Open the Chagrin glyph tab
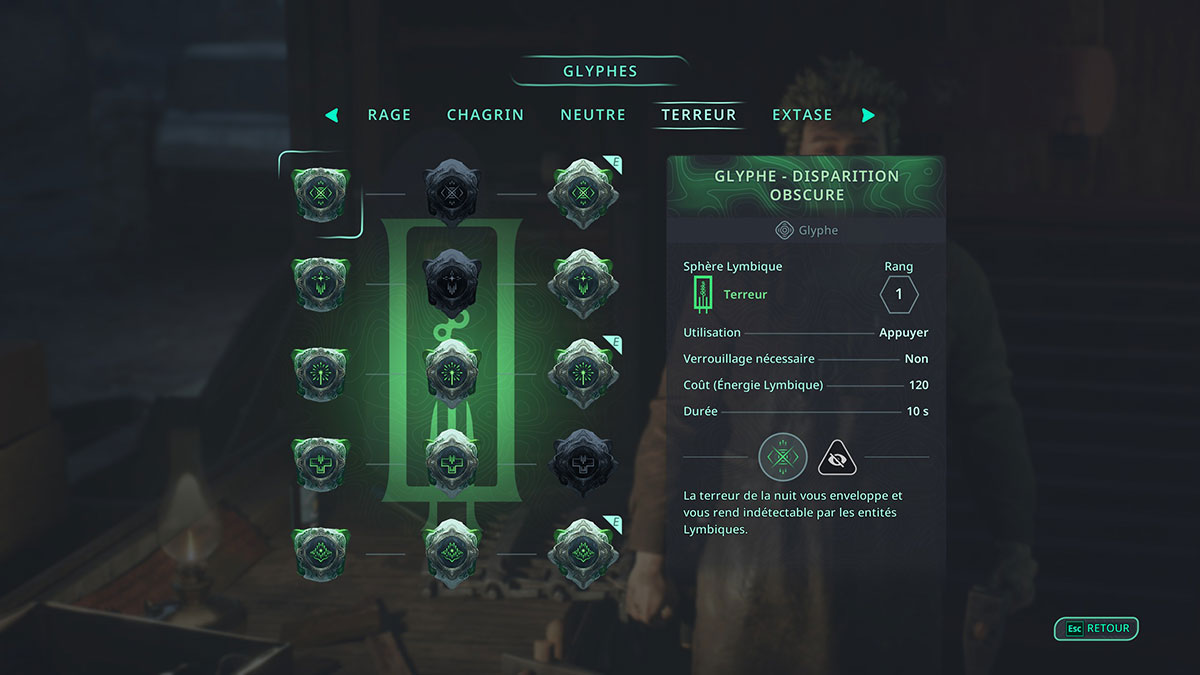The width and height of the screenshot is (1200, 675). tap(485, 115)
